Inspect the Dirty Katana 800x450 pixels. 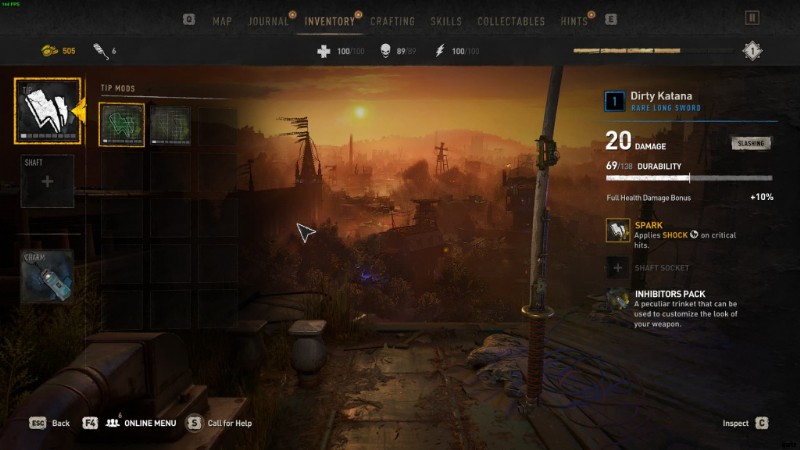[x=745, y=423]
